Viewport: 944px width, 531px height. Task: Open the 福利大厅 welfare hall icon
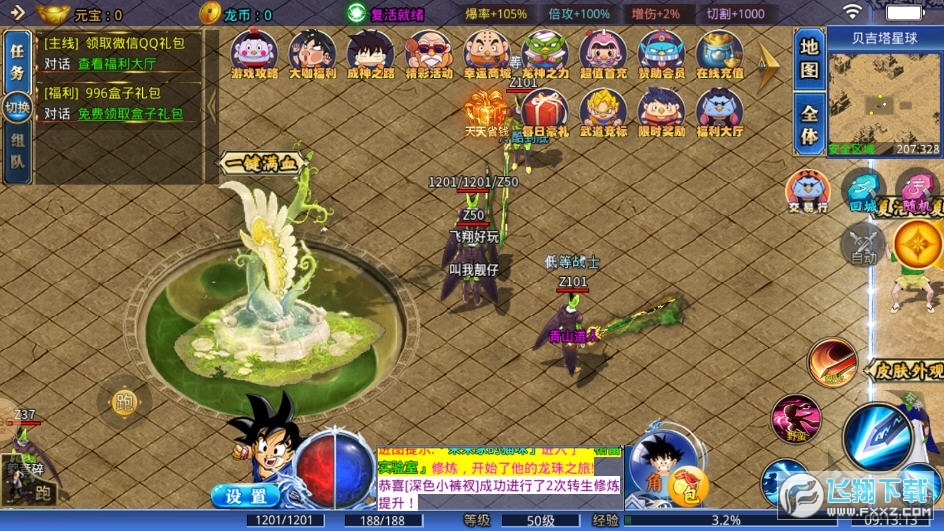719,113
